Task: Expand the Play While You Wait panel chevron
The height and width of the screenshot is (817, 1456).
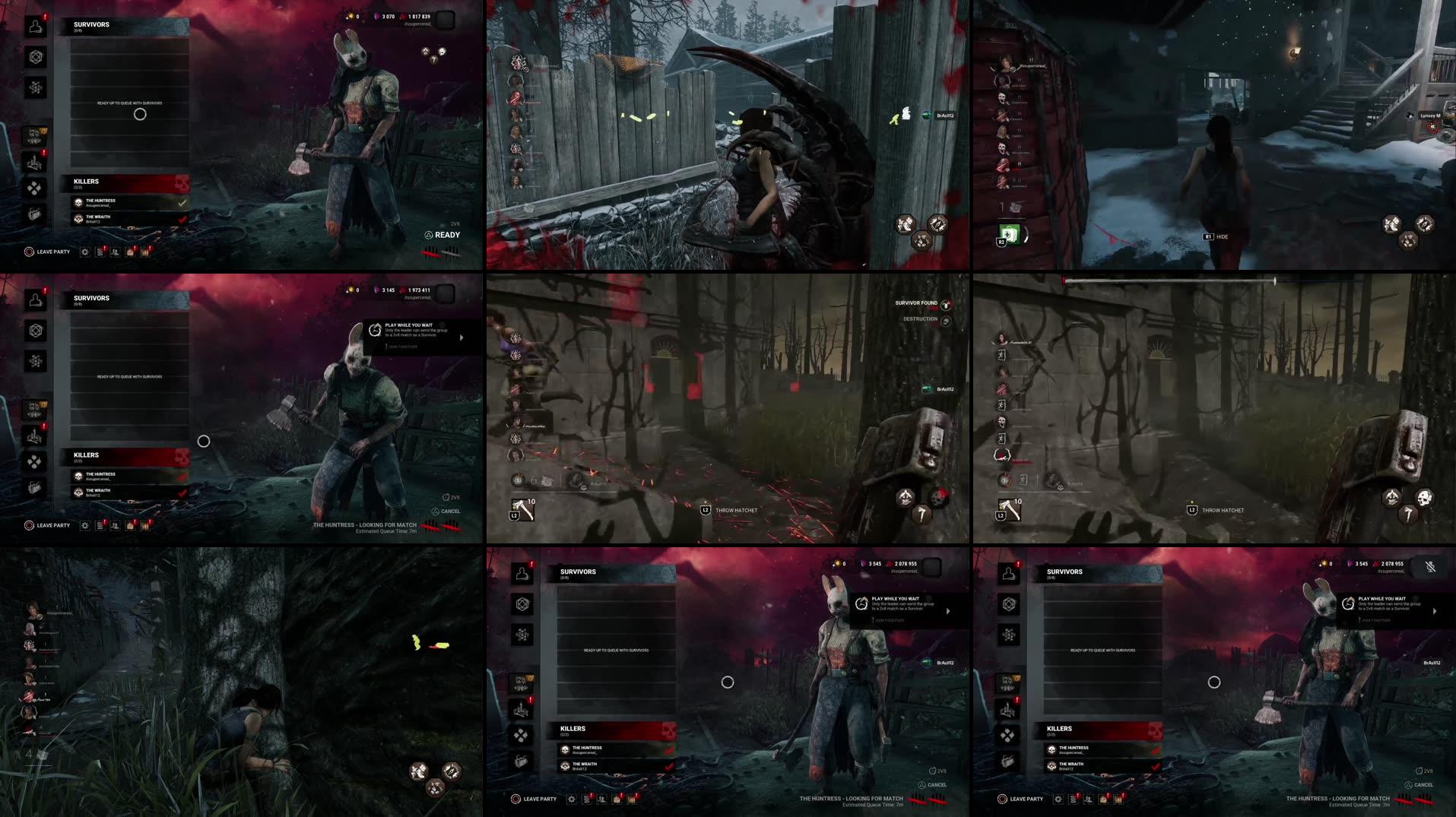Action: pyautogui.click(x=460, y=337)
